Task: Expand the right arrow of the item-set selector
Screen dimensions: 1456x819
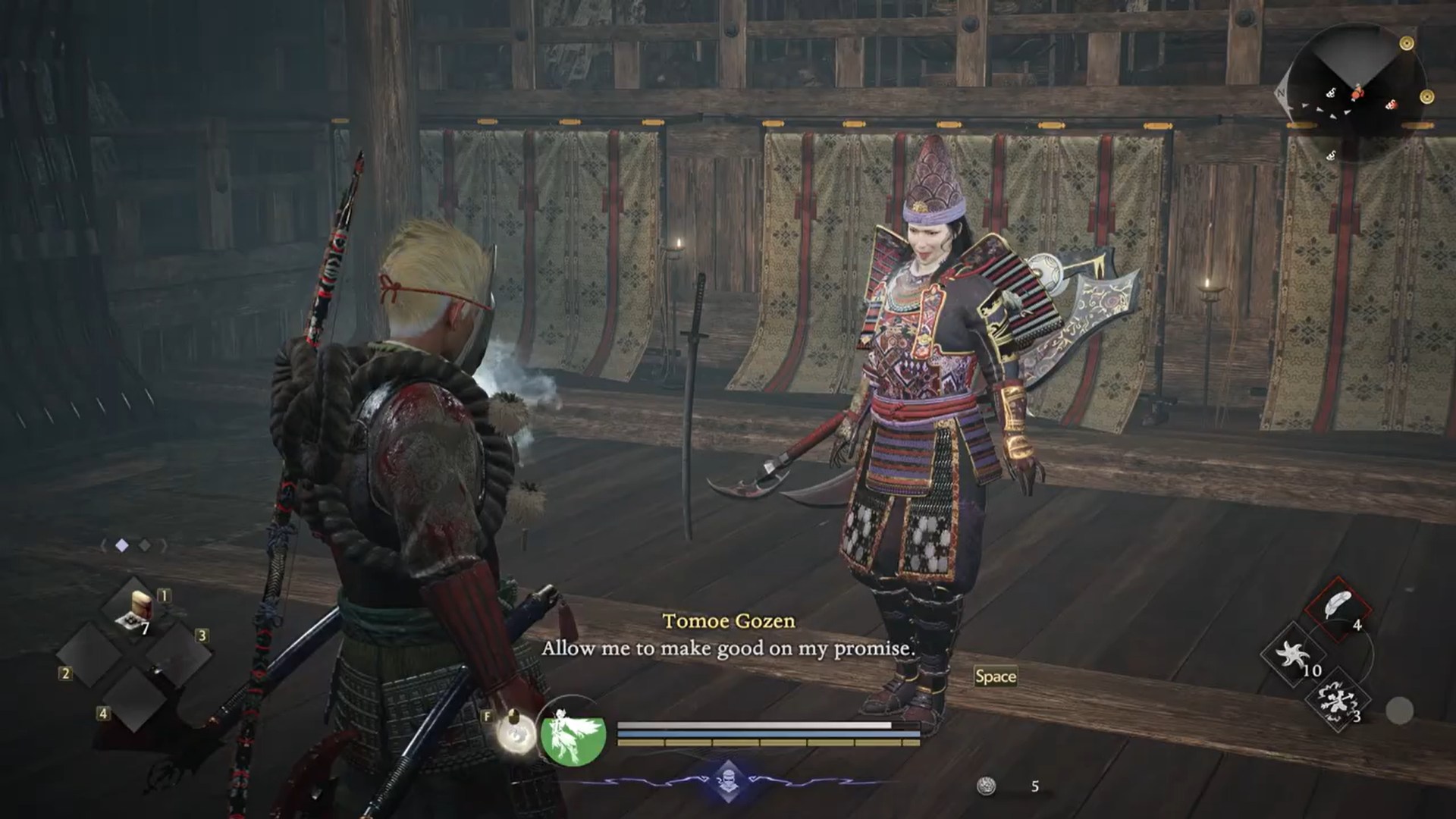Action: coord(163,544)
